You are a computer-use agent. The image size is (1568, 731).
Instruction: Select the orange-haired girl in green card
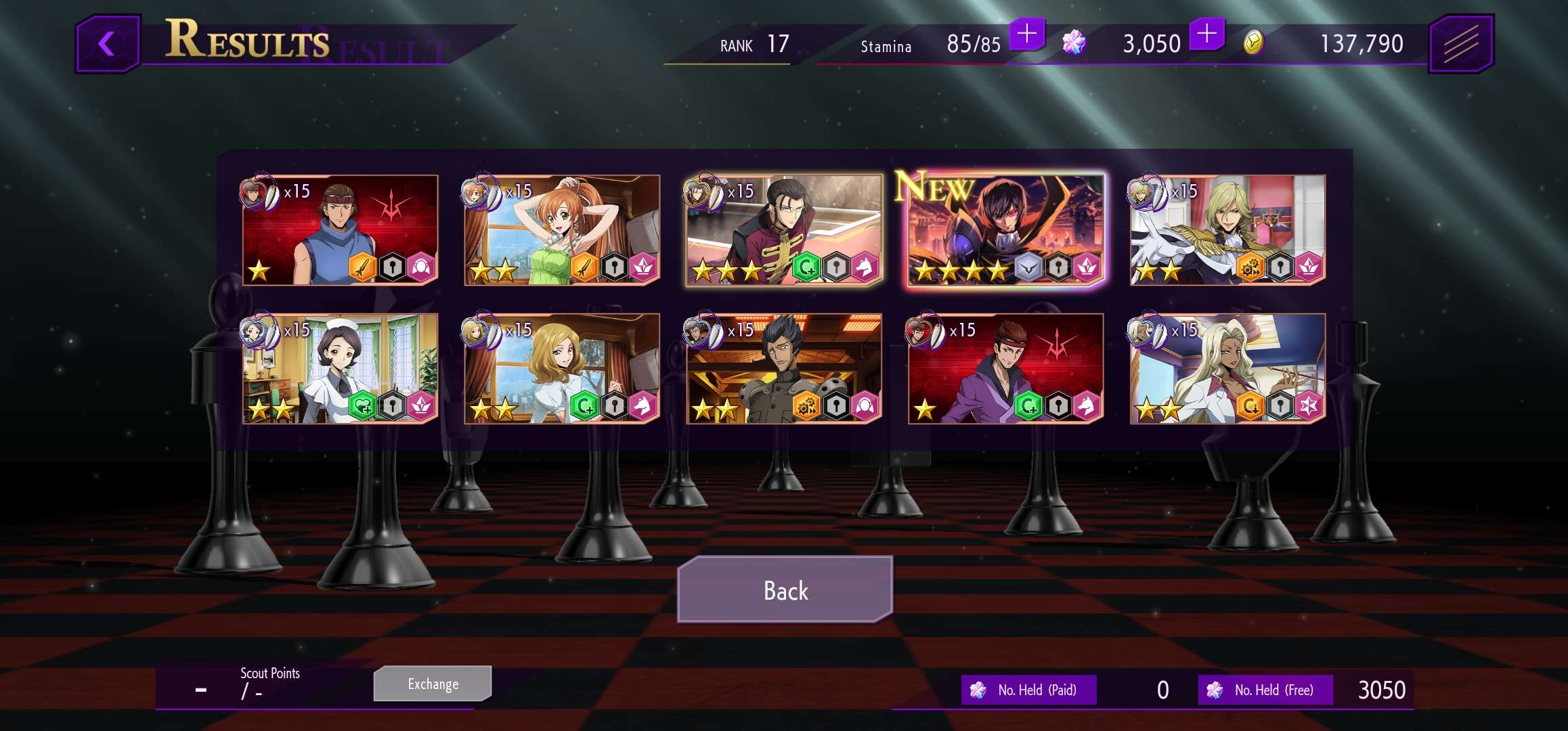(x=562, y=230)
